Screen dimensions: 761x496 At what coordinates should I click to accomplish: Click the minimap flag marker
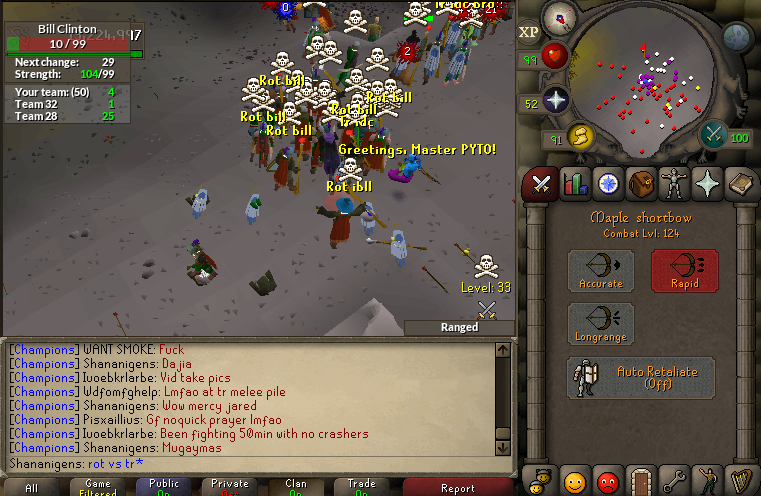tap(643, 46)
